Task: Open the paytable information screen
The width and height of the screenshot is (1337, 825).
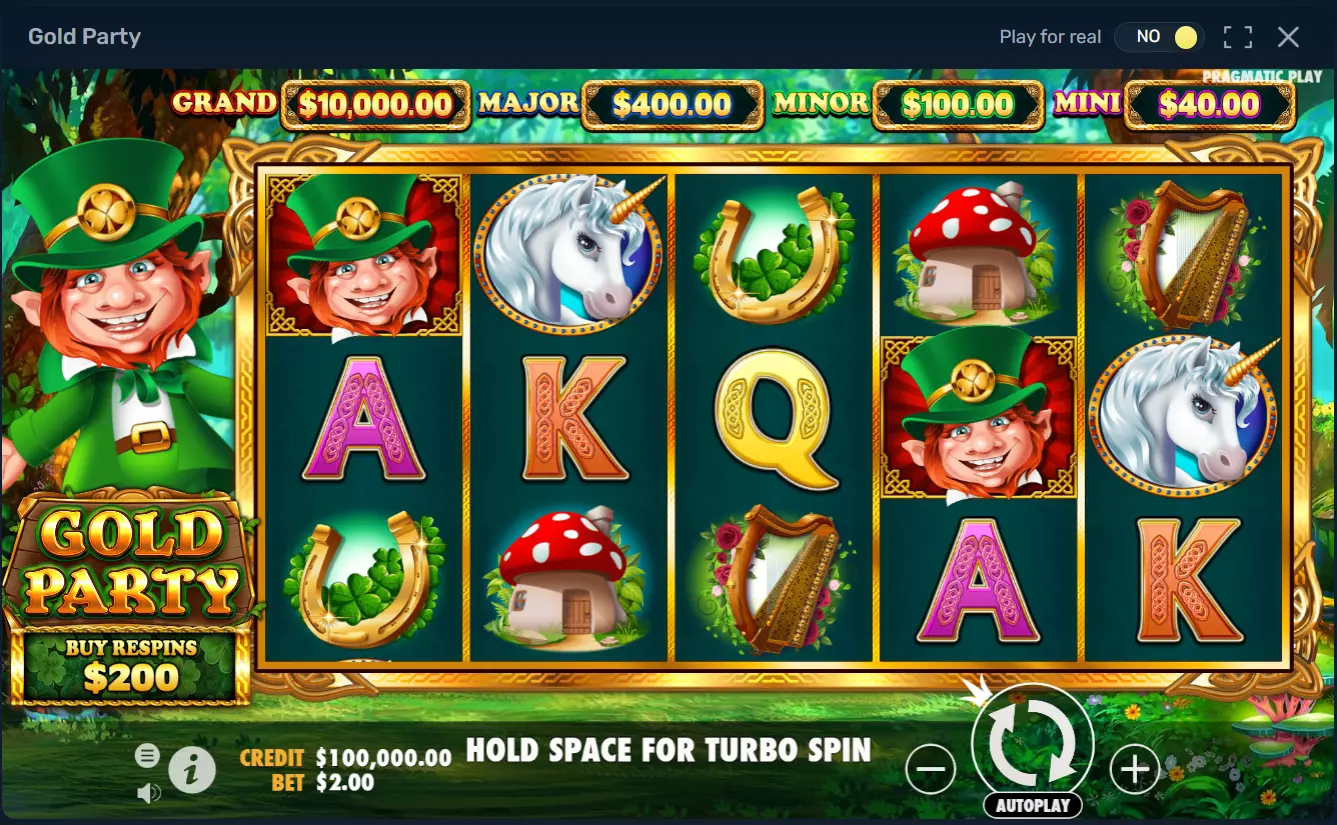Action: [x=194, y=770]
